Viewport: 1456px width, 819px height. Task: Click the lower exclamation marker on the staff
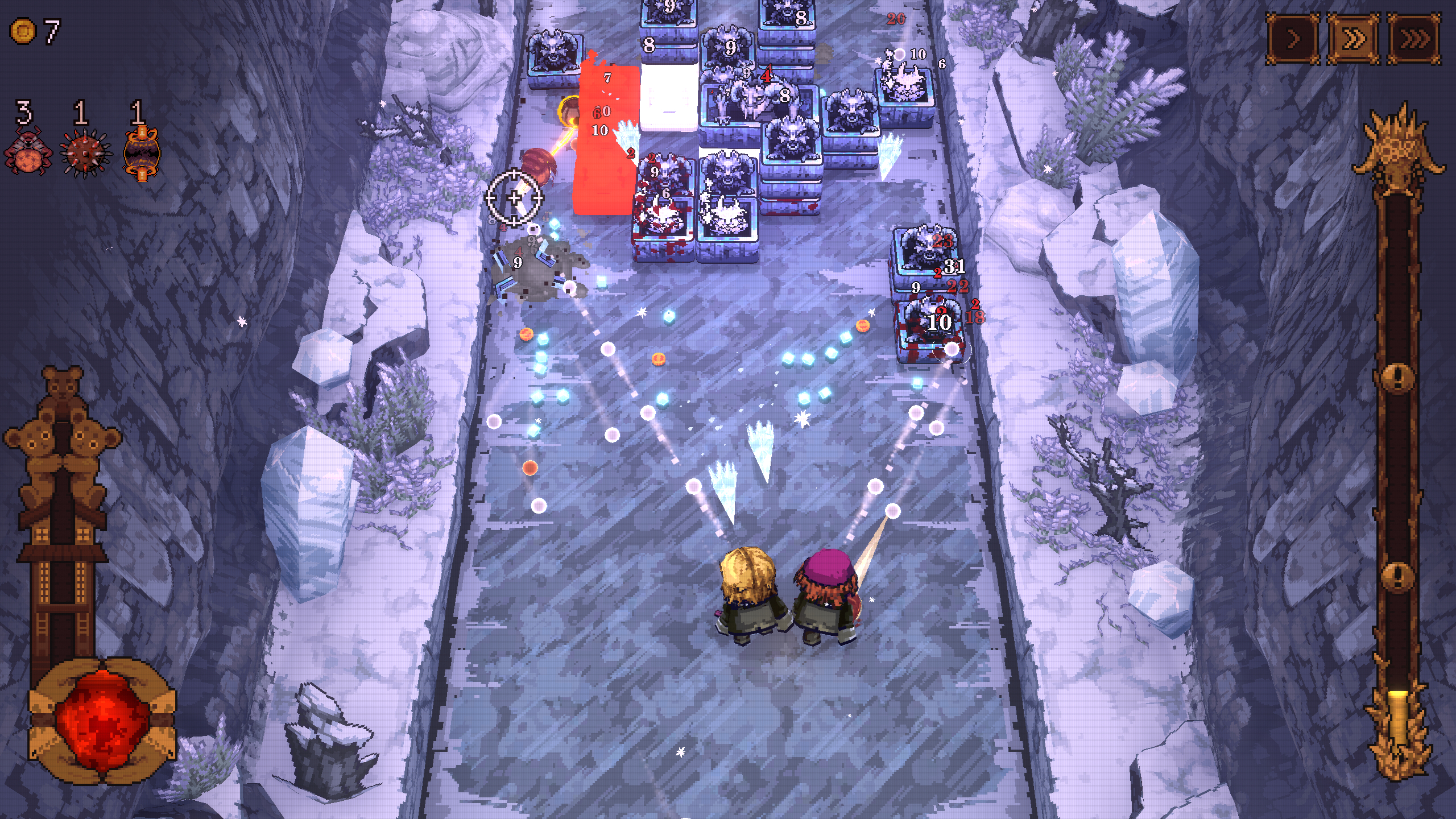(x=1399, y=577)
